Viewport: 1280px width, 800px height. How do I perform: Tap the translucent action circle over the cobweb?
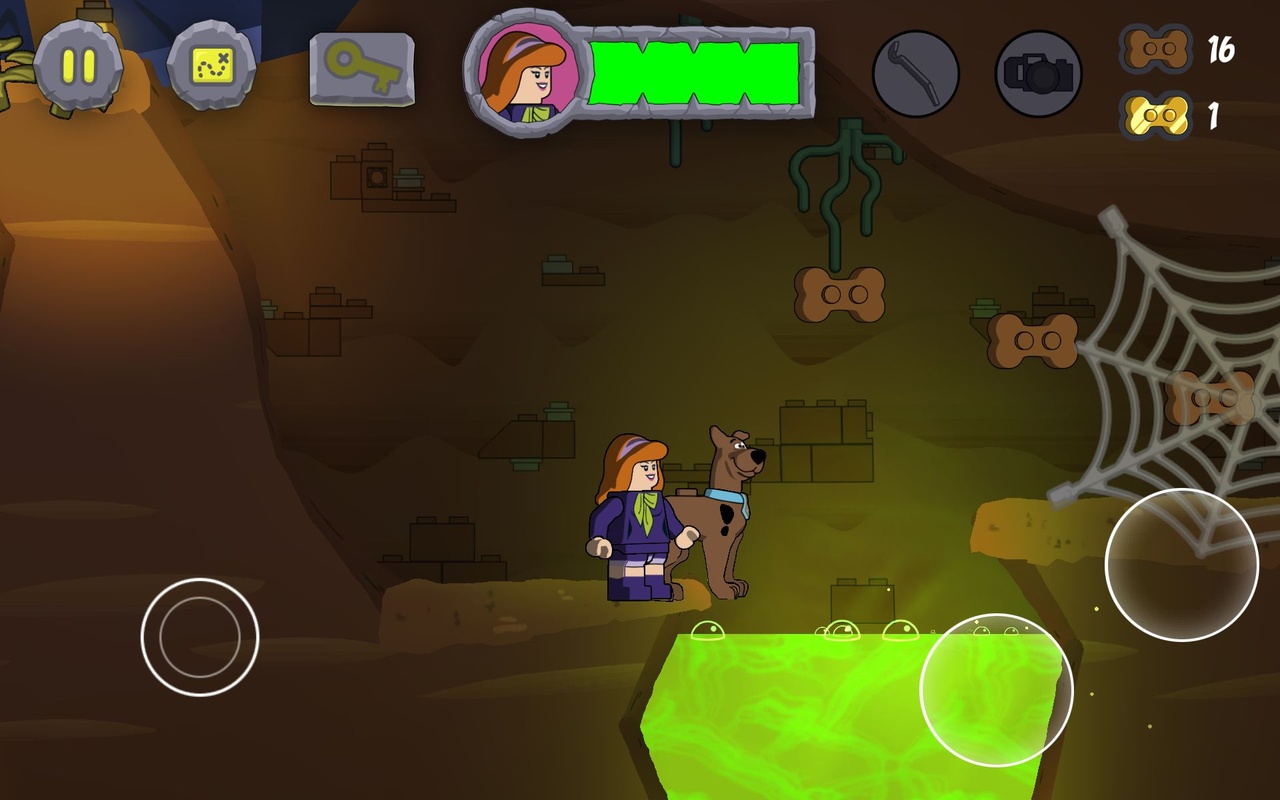[x=1181, y=565]
